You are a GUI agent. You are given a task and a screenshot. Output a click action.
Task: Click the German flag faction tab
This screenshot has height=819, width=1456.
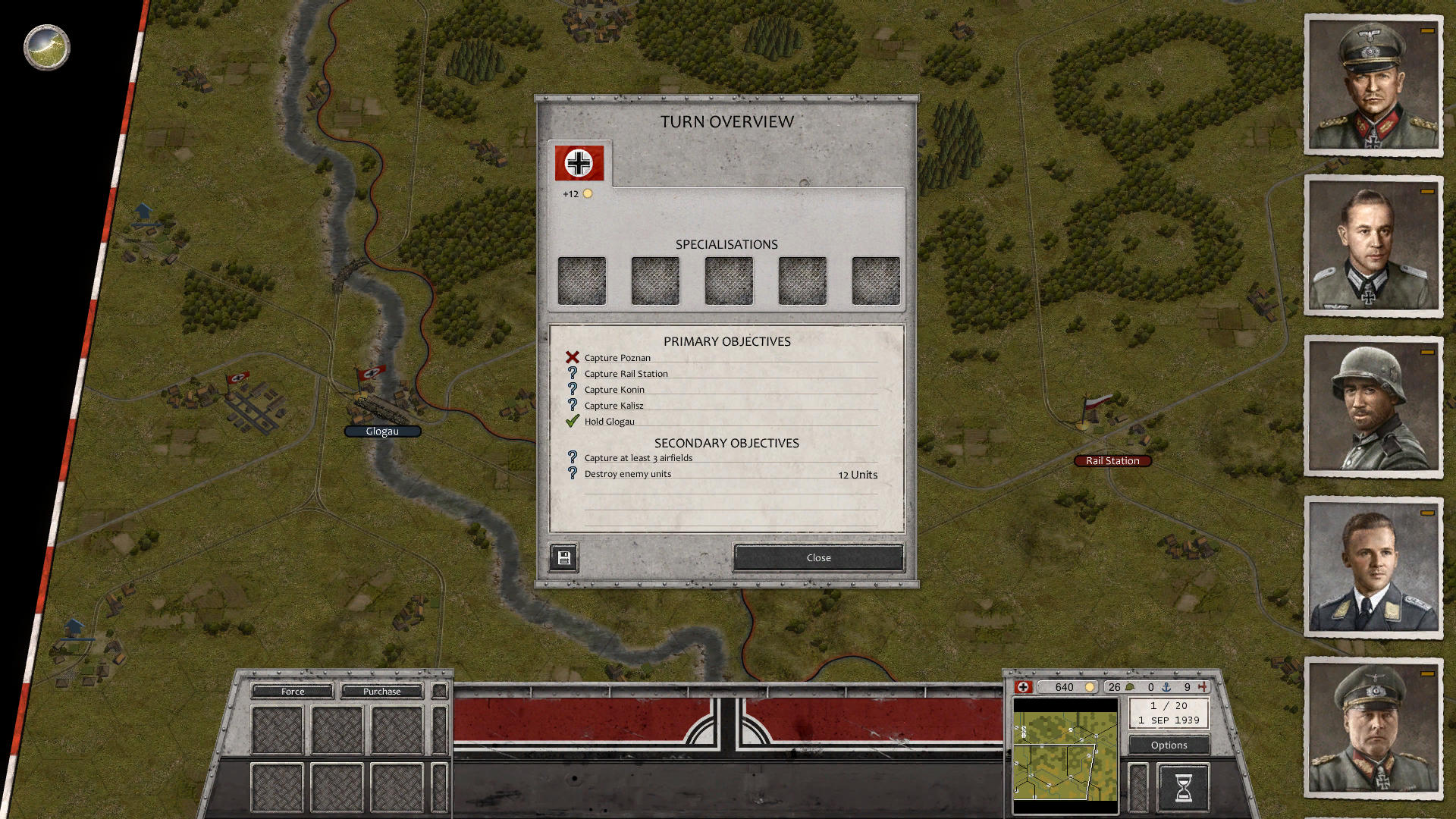point(579,162)
